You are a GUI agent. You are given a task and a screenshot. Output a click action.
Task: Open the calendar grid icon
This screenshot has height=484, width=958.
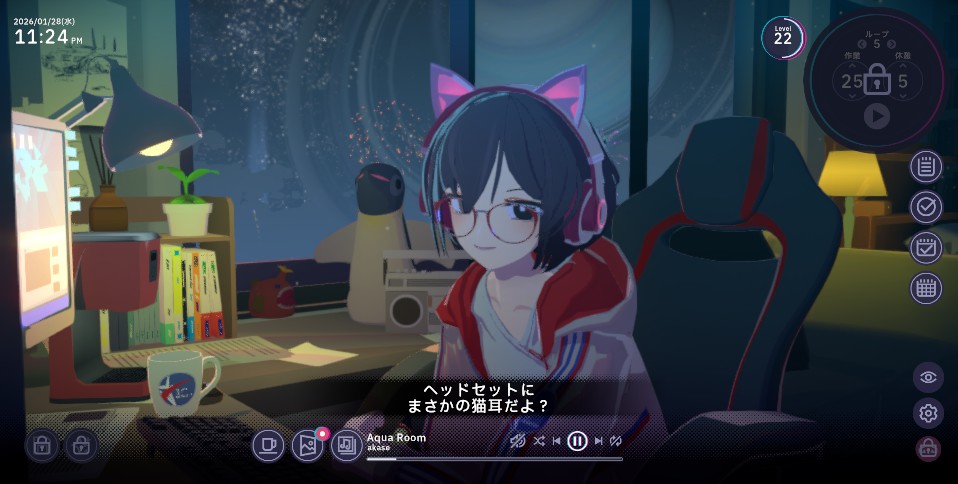[926, 289]
